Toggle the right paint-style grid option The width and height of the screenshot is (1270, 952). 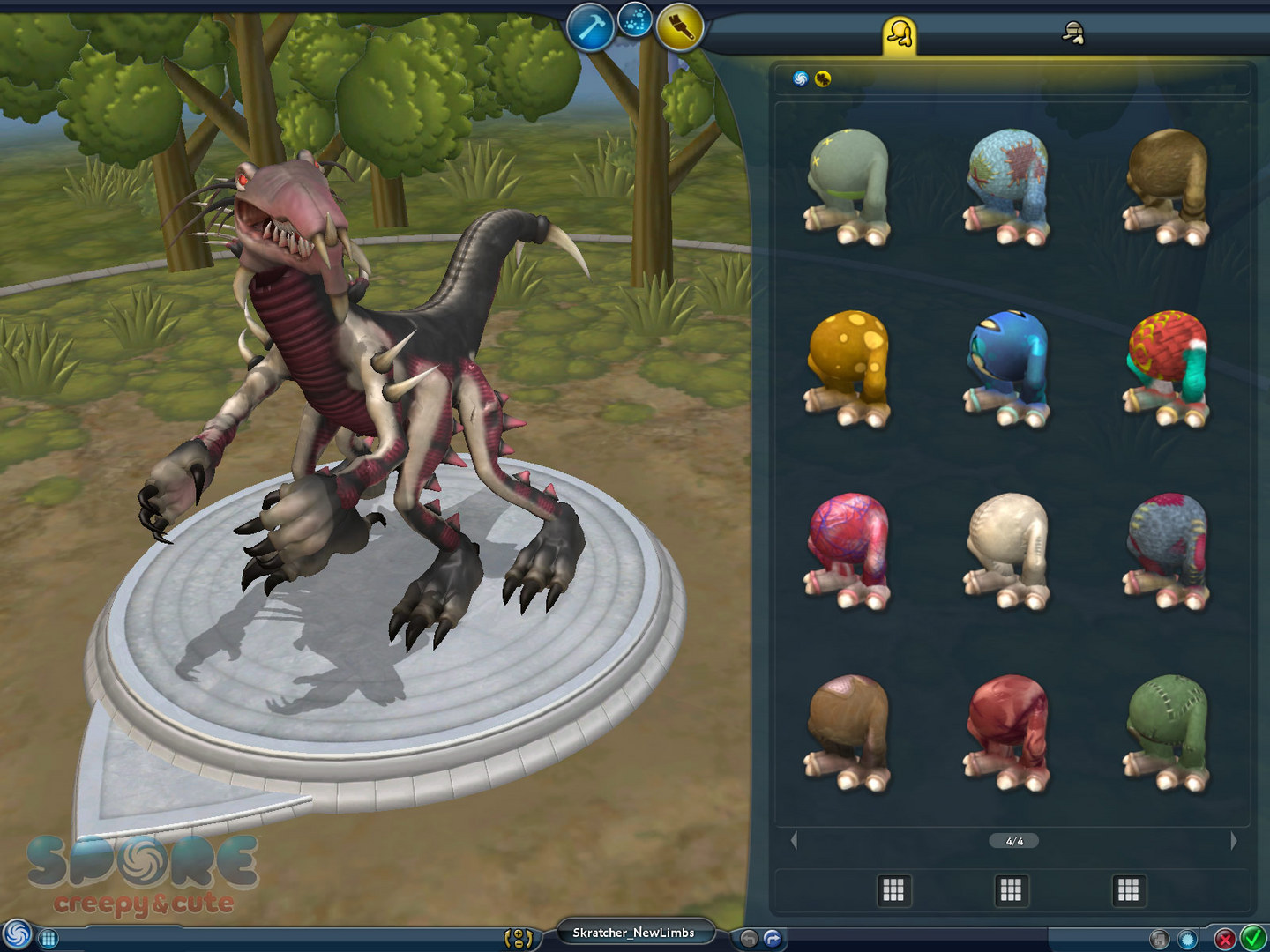pyautogui.click(x=1129, y=890)
